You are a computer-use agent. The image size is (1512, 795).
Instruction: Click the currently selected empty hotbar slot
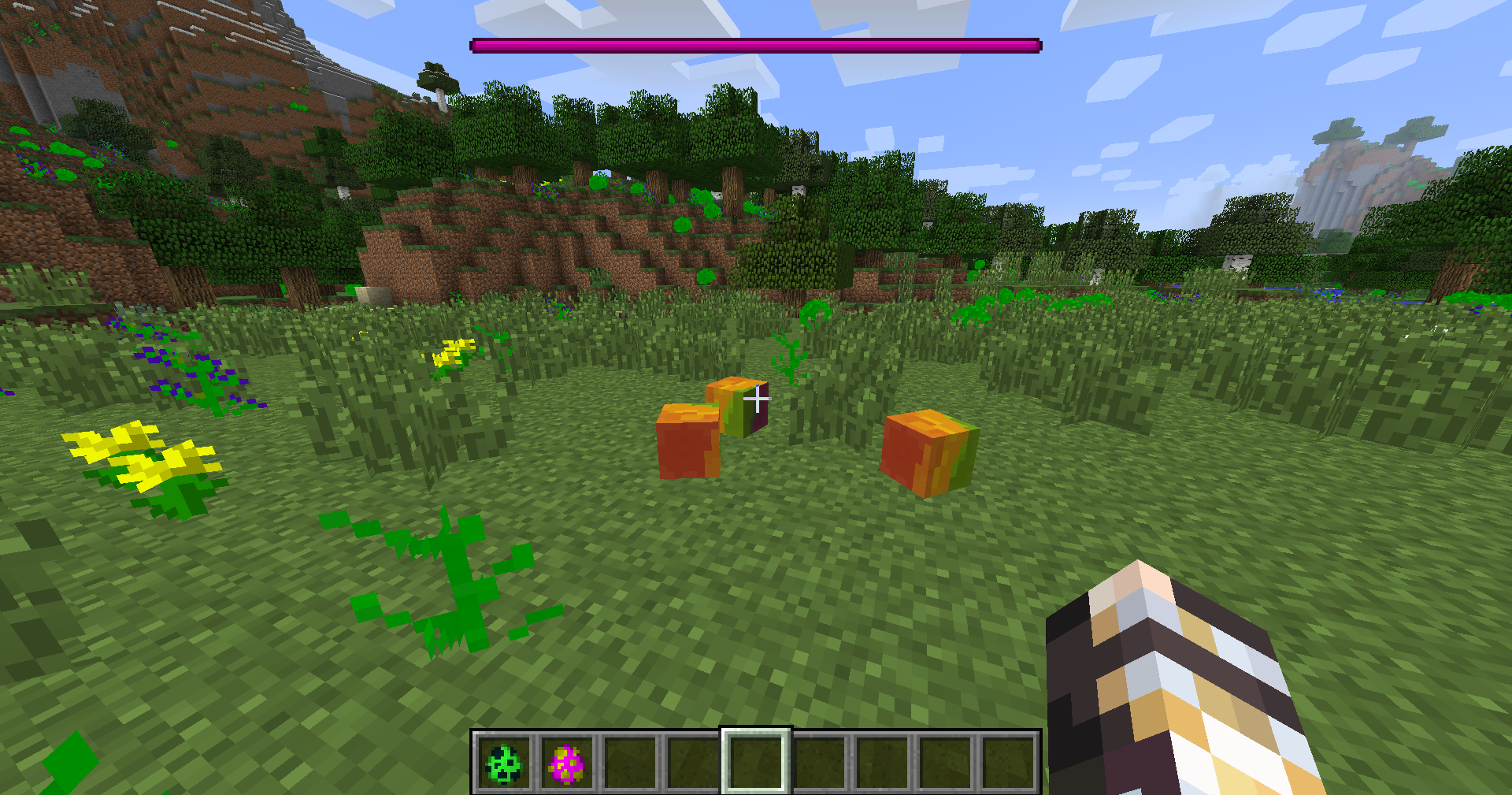pos(754,763)
